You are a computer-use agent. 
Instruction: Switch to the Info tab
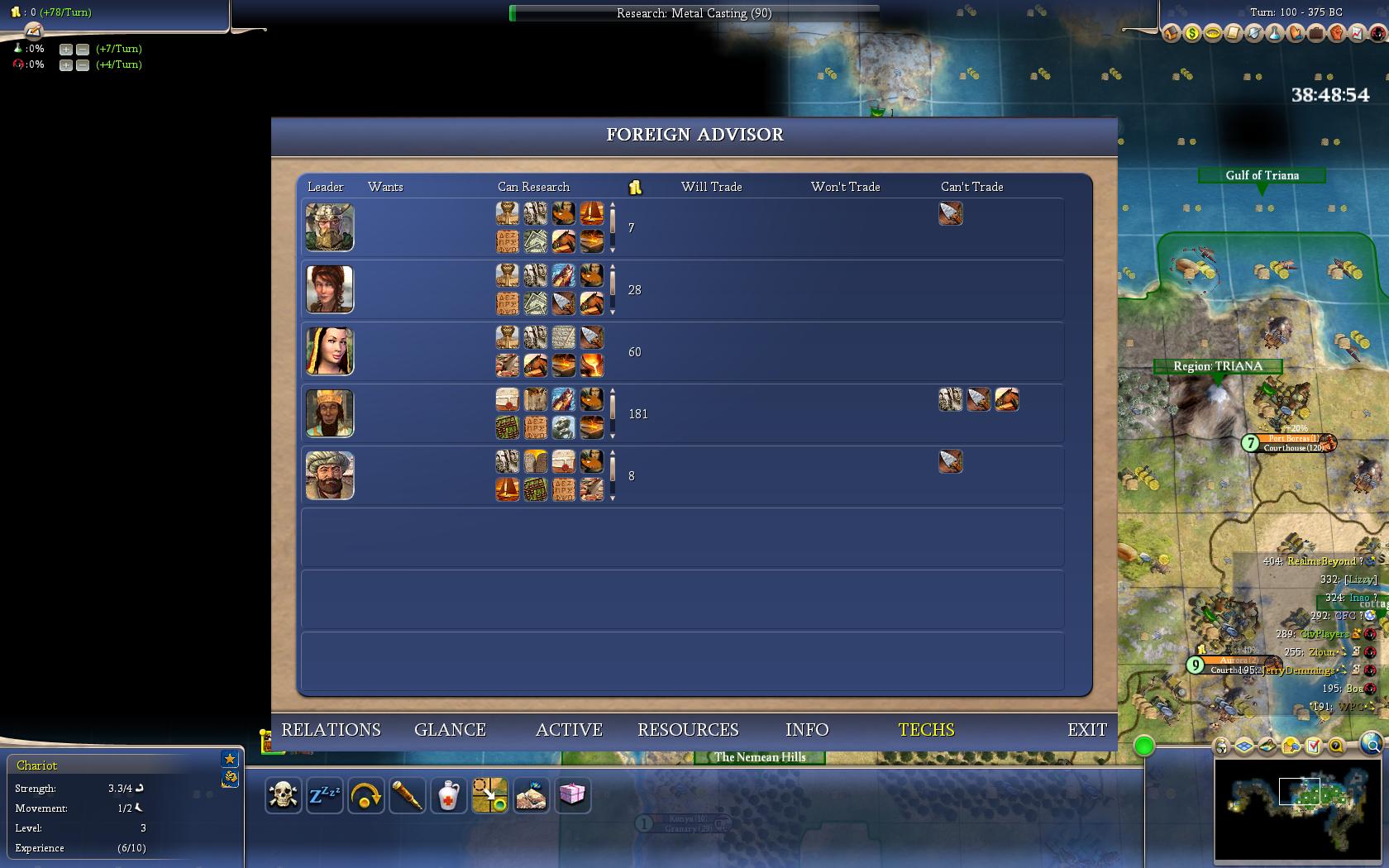[807, 730]
